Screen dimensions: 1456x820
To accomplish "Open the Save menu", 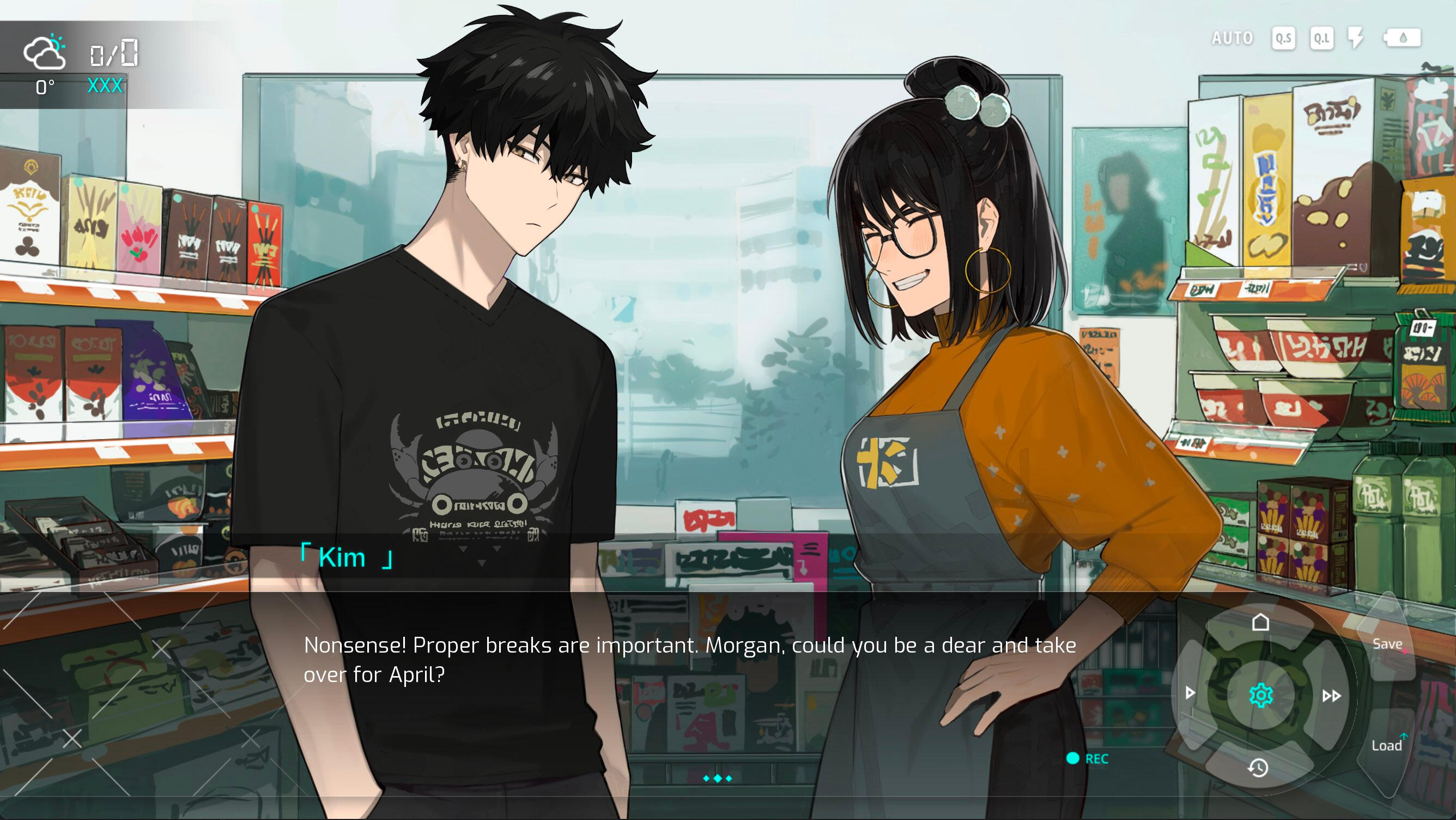I will click(x=1387, y=644).
